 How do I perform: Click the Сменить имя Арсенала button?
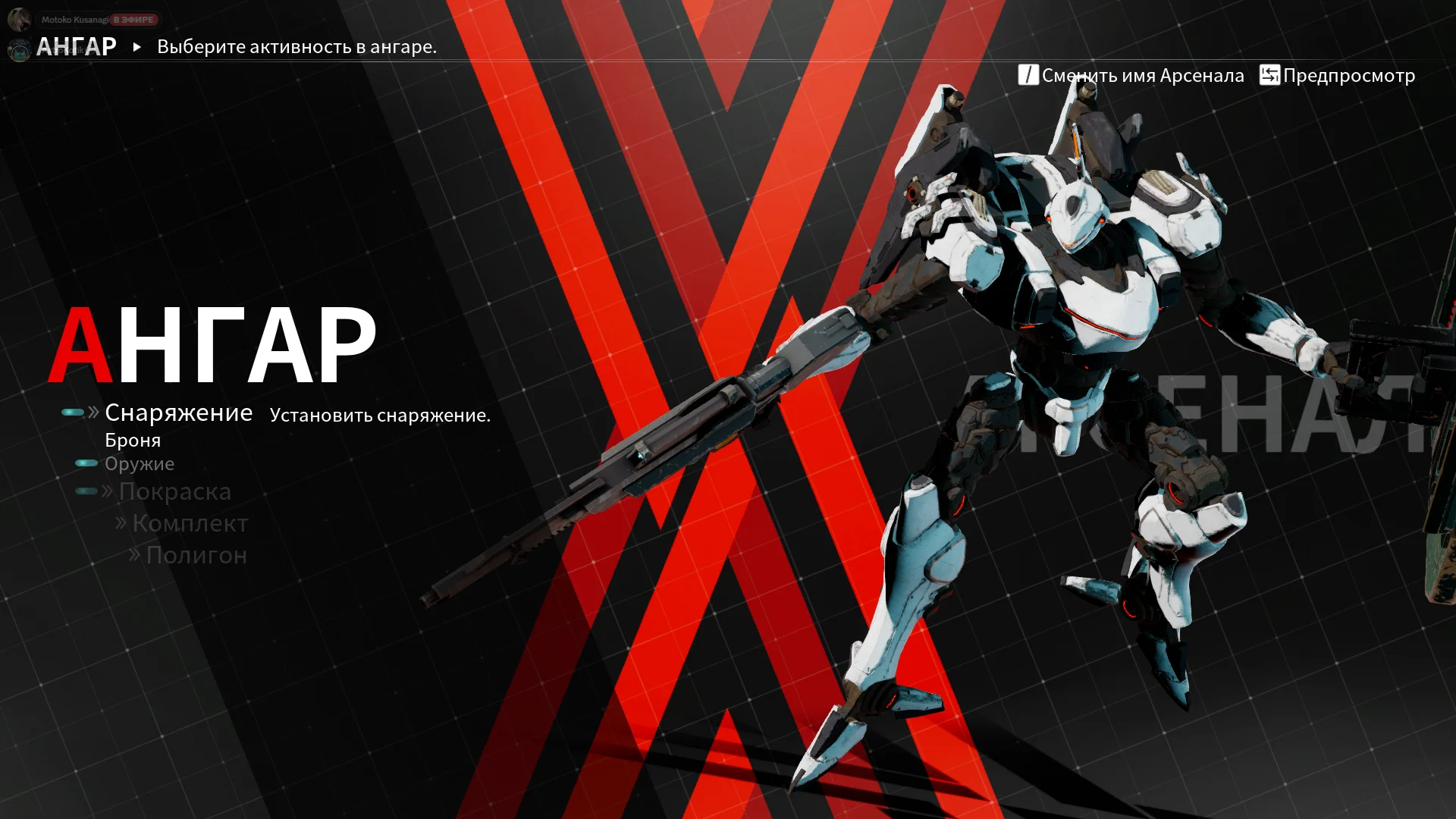click(x=1141, y=75)
